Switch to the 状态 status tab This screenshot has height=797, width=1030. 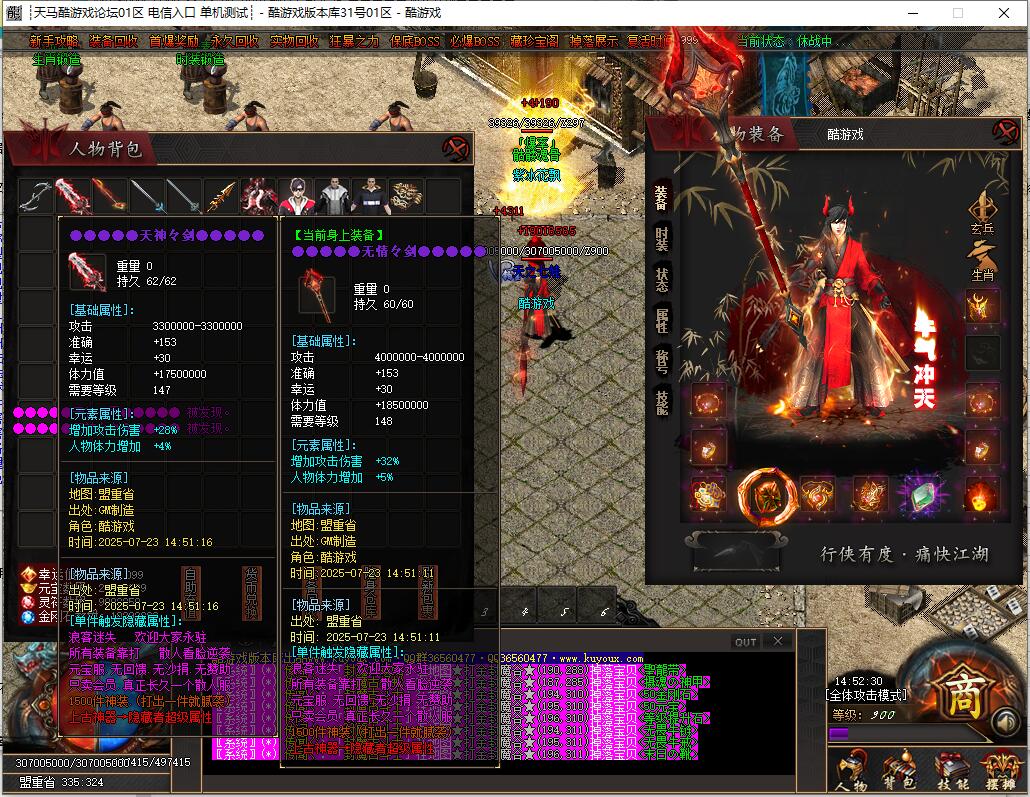point(662,279)
